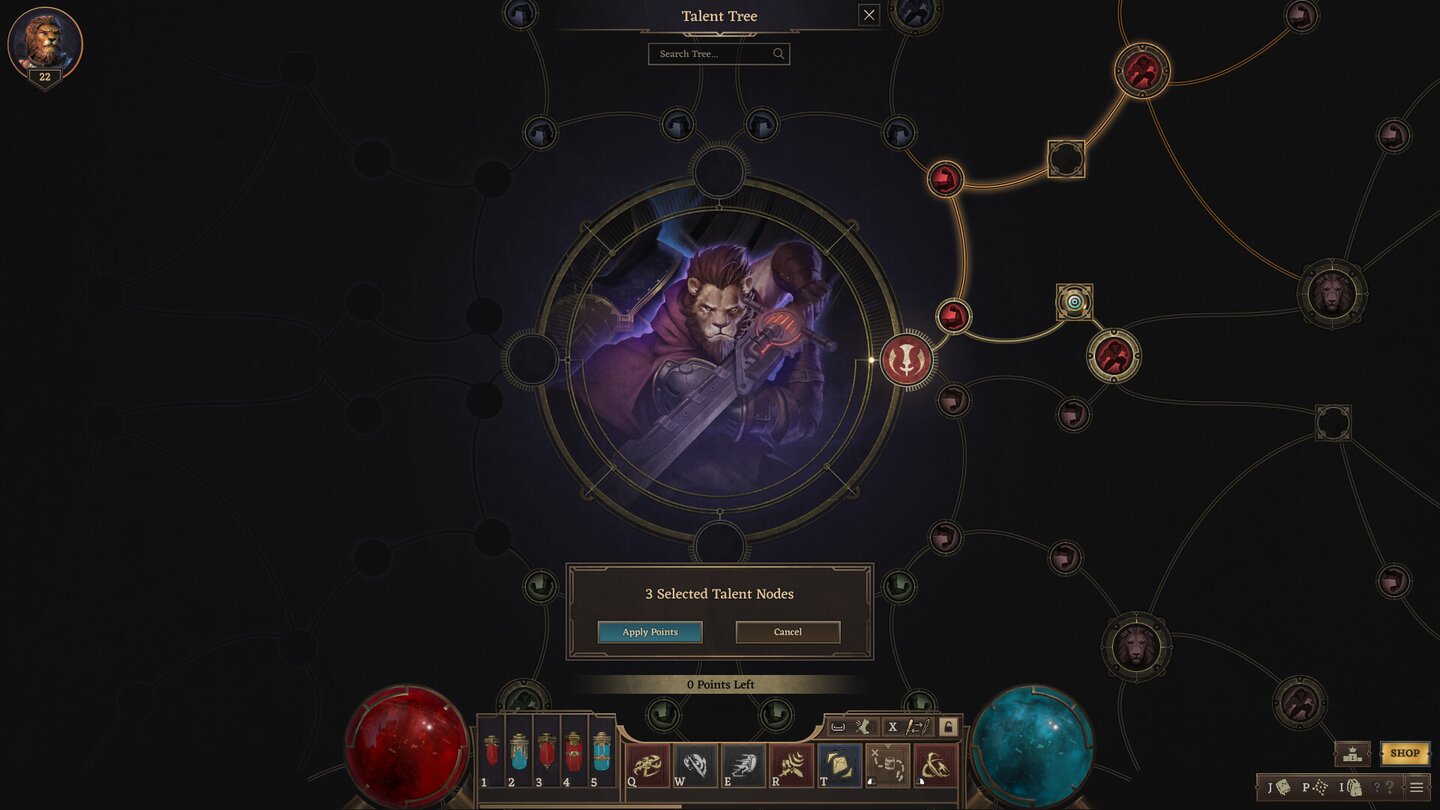
Task: View the leaderboard podium icon
Action: point(1352,753)
